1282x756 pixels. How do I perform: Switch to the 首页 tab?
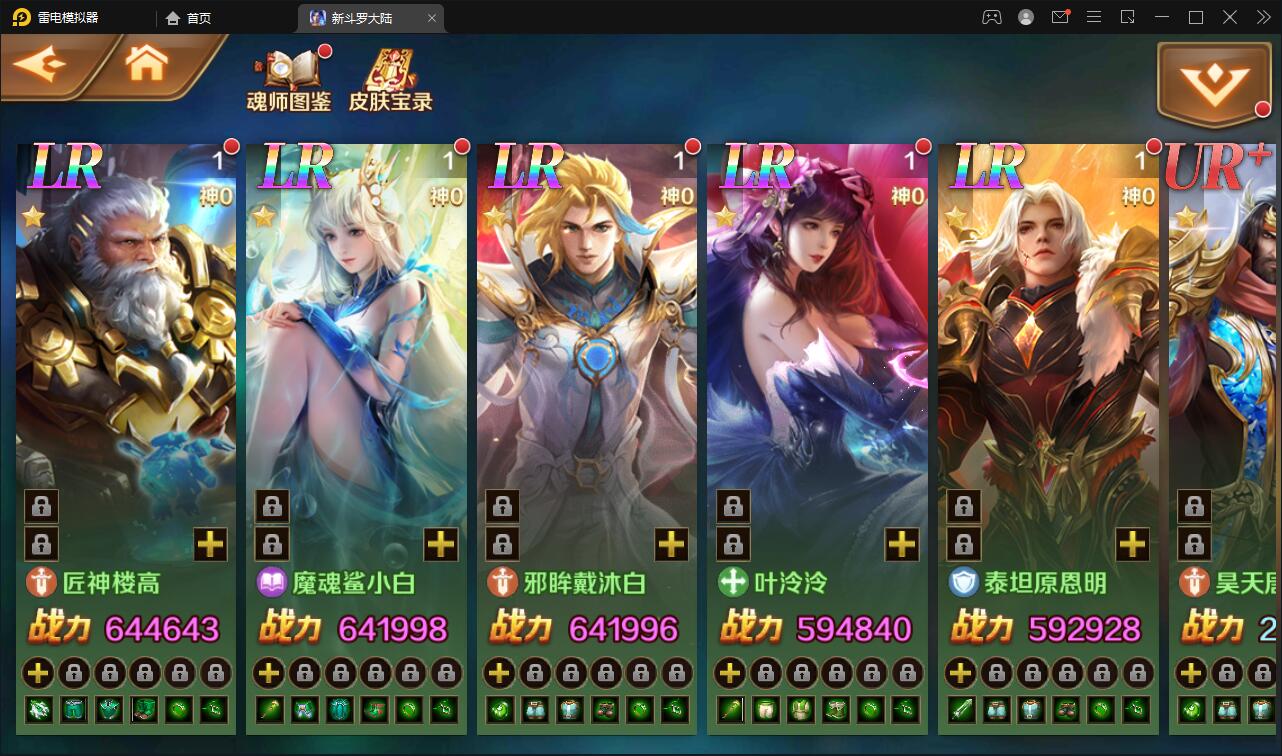point(189,17)
